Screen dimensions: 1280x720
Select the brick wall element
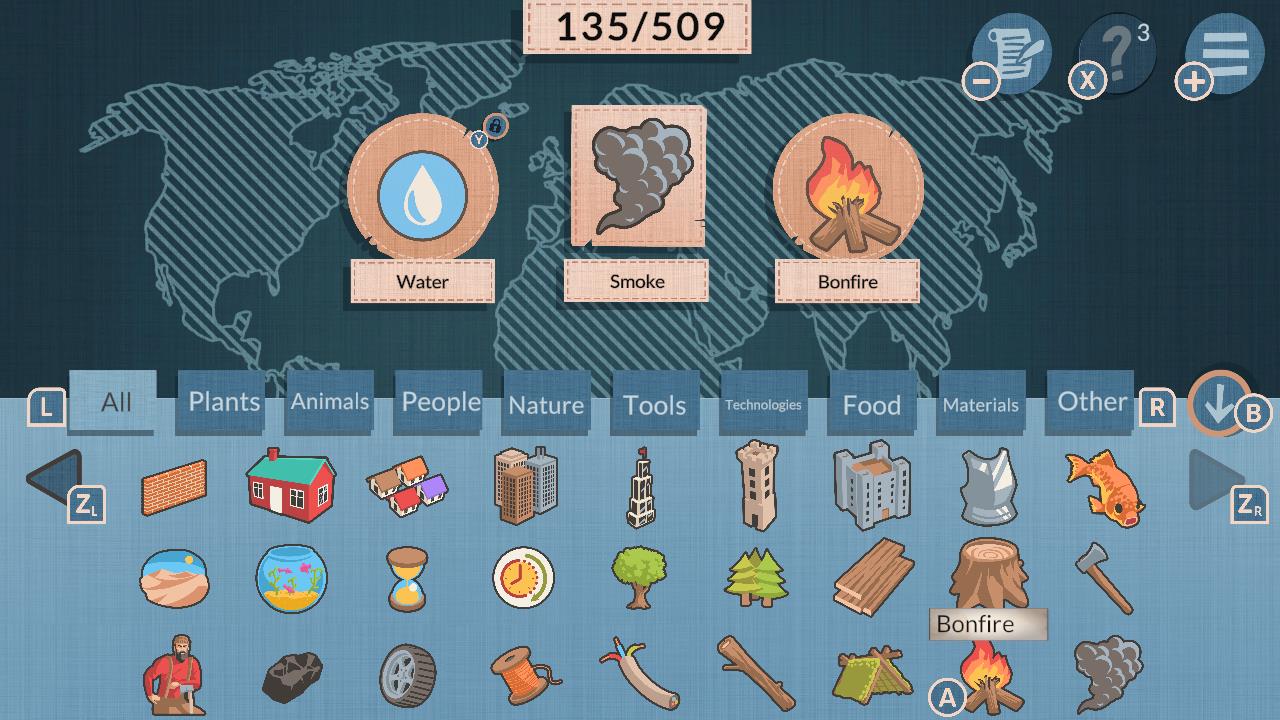click(174, 487)
